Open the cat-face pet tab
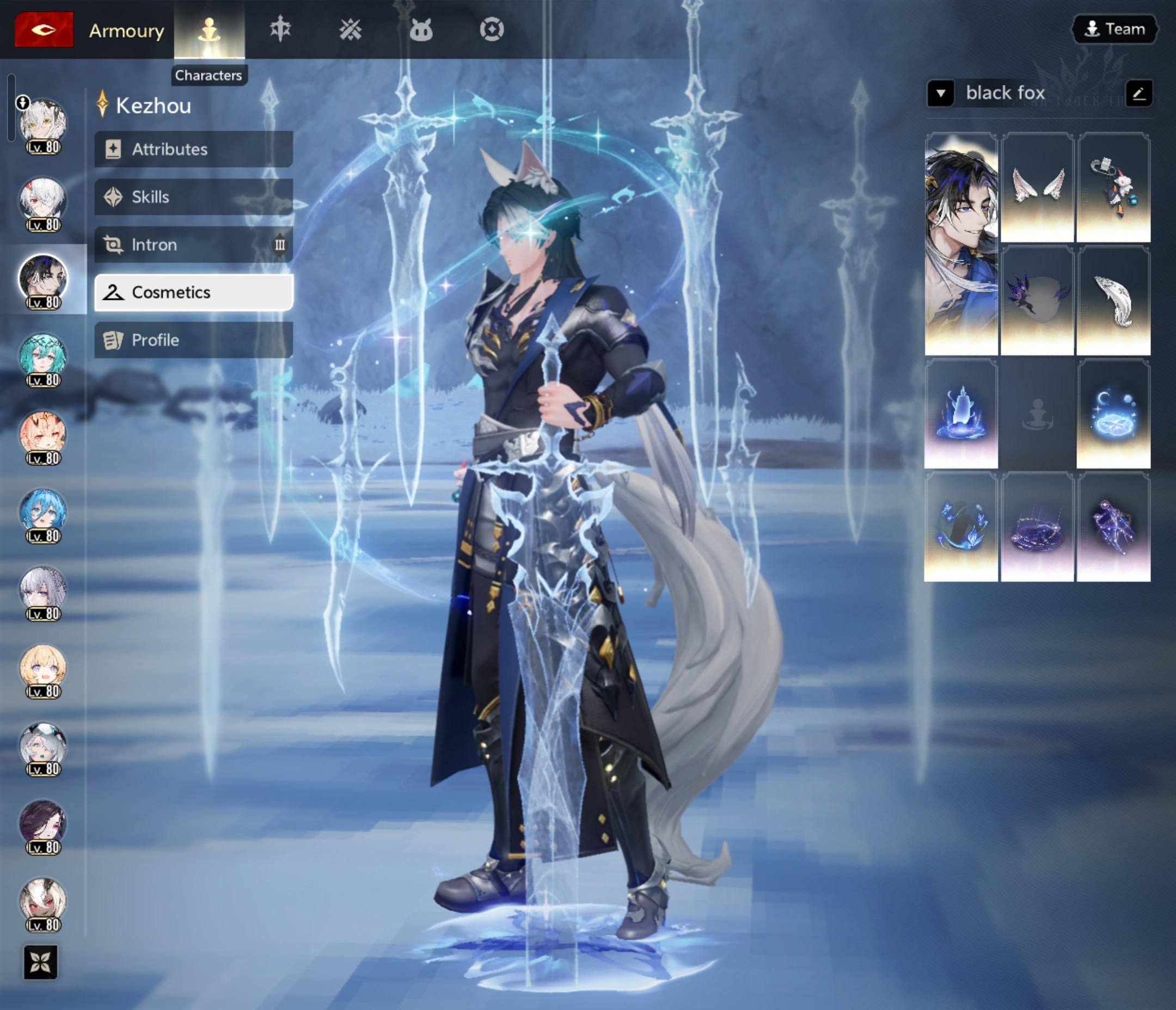Image resolution: width=1176 pixels, height=1010 pixels. (420, 29)
